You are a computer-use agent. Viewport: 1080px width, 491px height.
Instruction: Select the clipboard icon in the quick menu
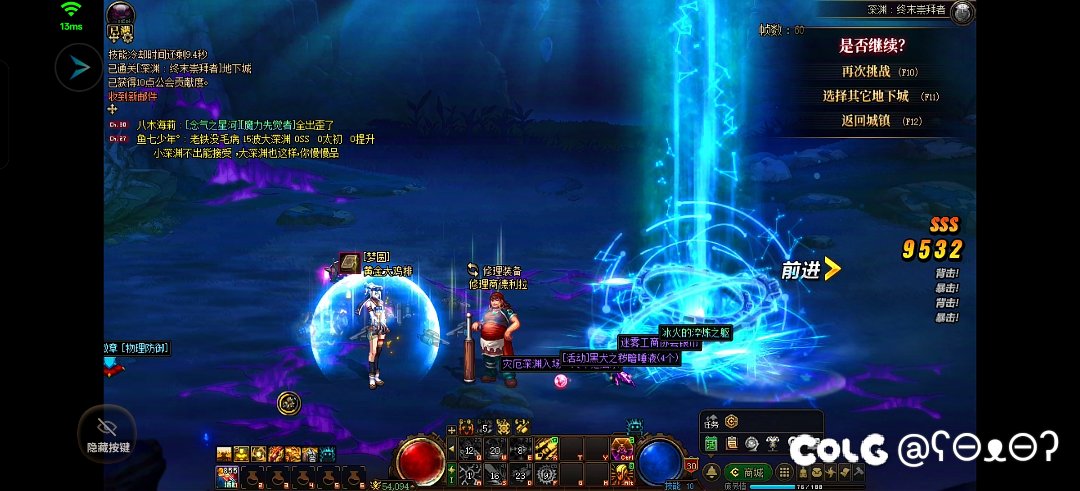pos(731,443)
